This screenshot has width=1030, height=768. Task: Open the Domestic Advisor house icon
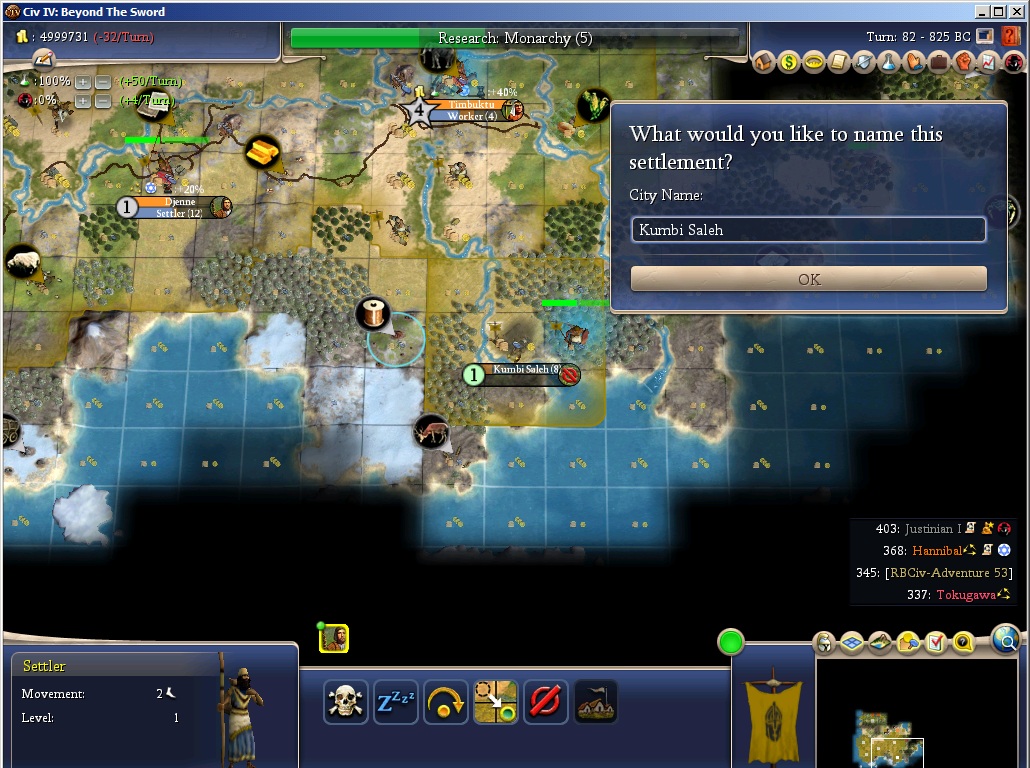pyautogui.click(x=765, y=62)
